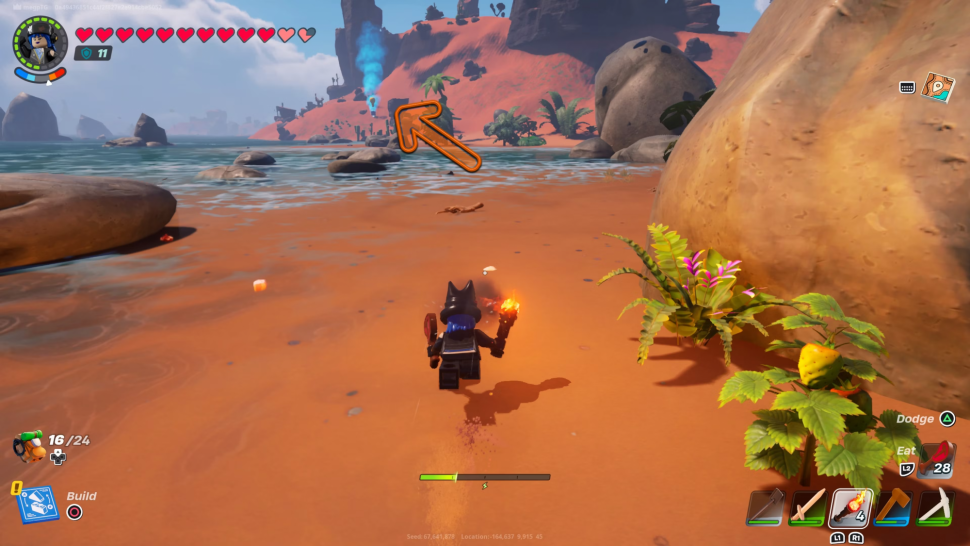Open the blue Build blueprint menu
This screenshot has height=546, width=970.
pos(36,504)
